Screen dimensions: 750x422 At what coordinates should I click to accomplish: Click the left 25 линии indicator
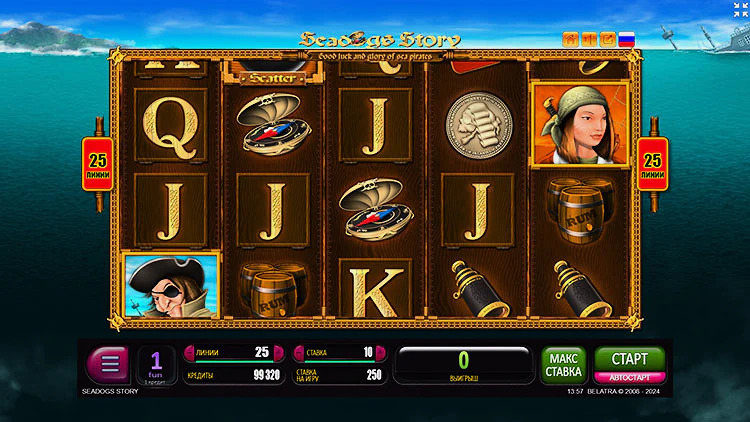96,162
